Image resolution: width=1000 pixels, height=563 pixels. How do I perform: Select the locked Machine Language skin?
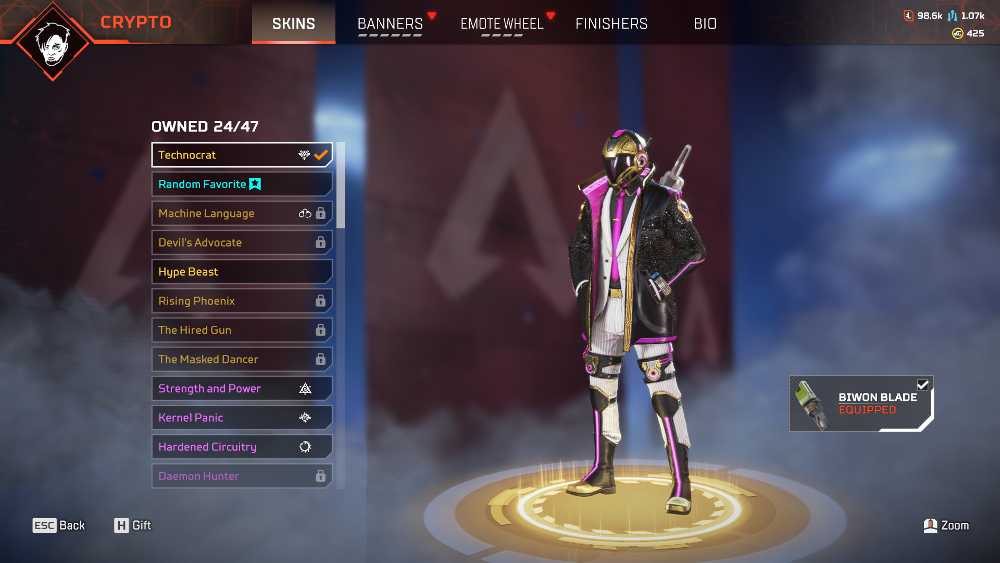tap(242, 213)
